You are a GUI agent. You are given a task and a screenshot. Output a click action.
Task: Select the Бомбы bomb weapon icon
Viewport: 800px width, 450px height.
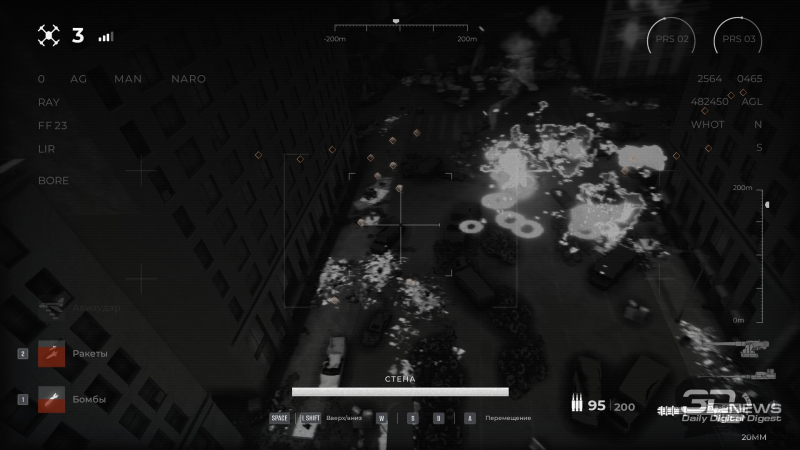click(x=51, y=399)
